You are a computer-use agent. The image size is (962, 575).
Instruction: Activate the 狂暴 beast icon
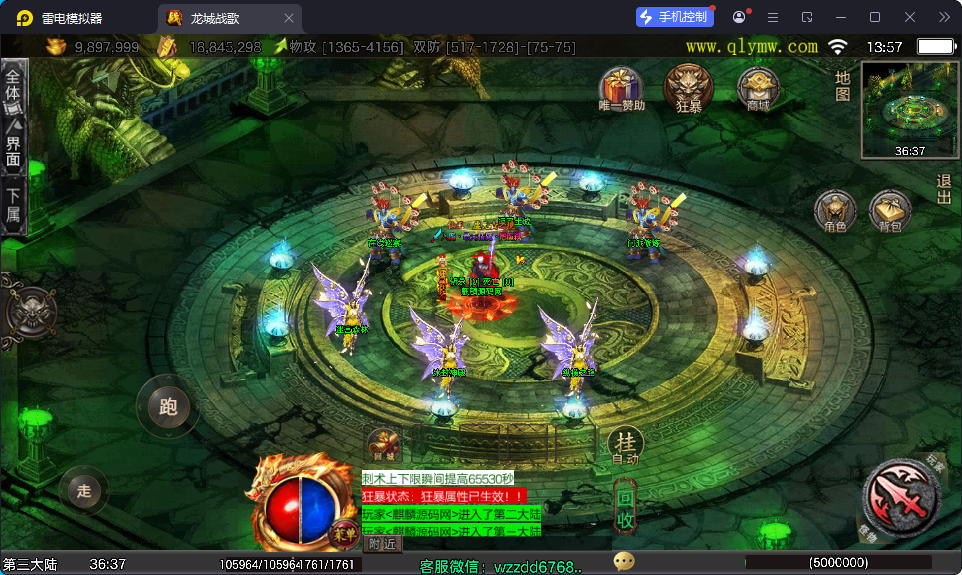pyautogui.click(x=689, y=86)
